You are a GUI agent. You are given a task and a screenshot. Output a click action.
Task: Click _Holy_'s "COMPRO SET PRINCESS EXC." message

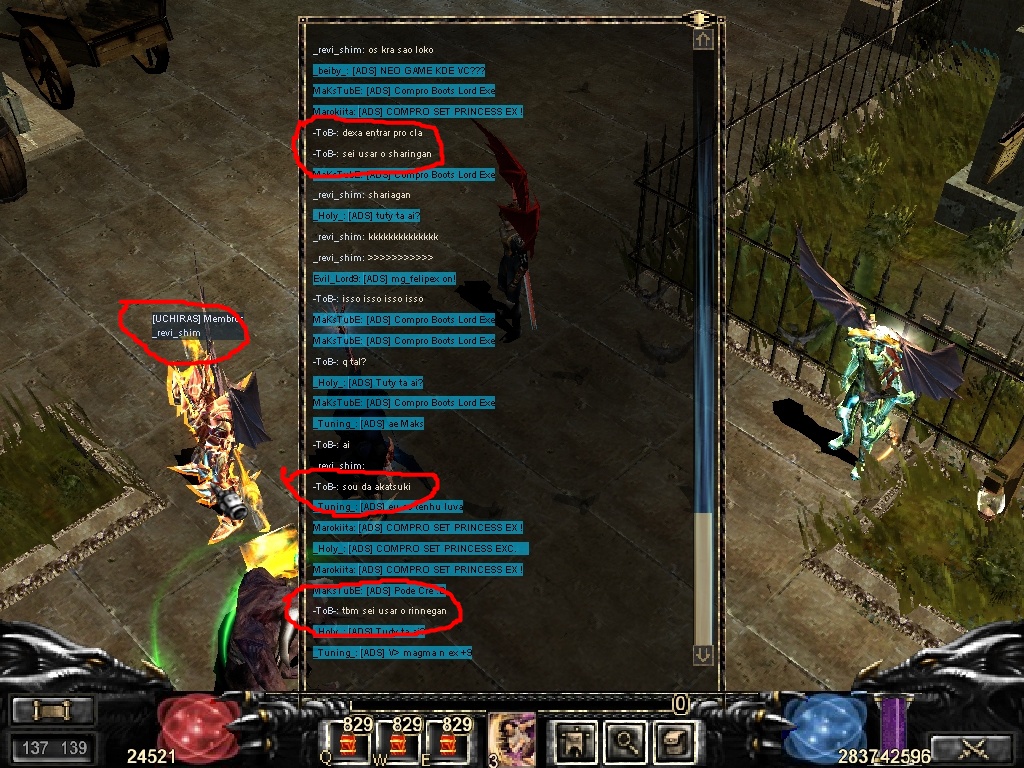[x=420, y=549]
